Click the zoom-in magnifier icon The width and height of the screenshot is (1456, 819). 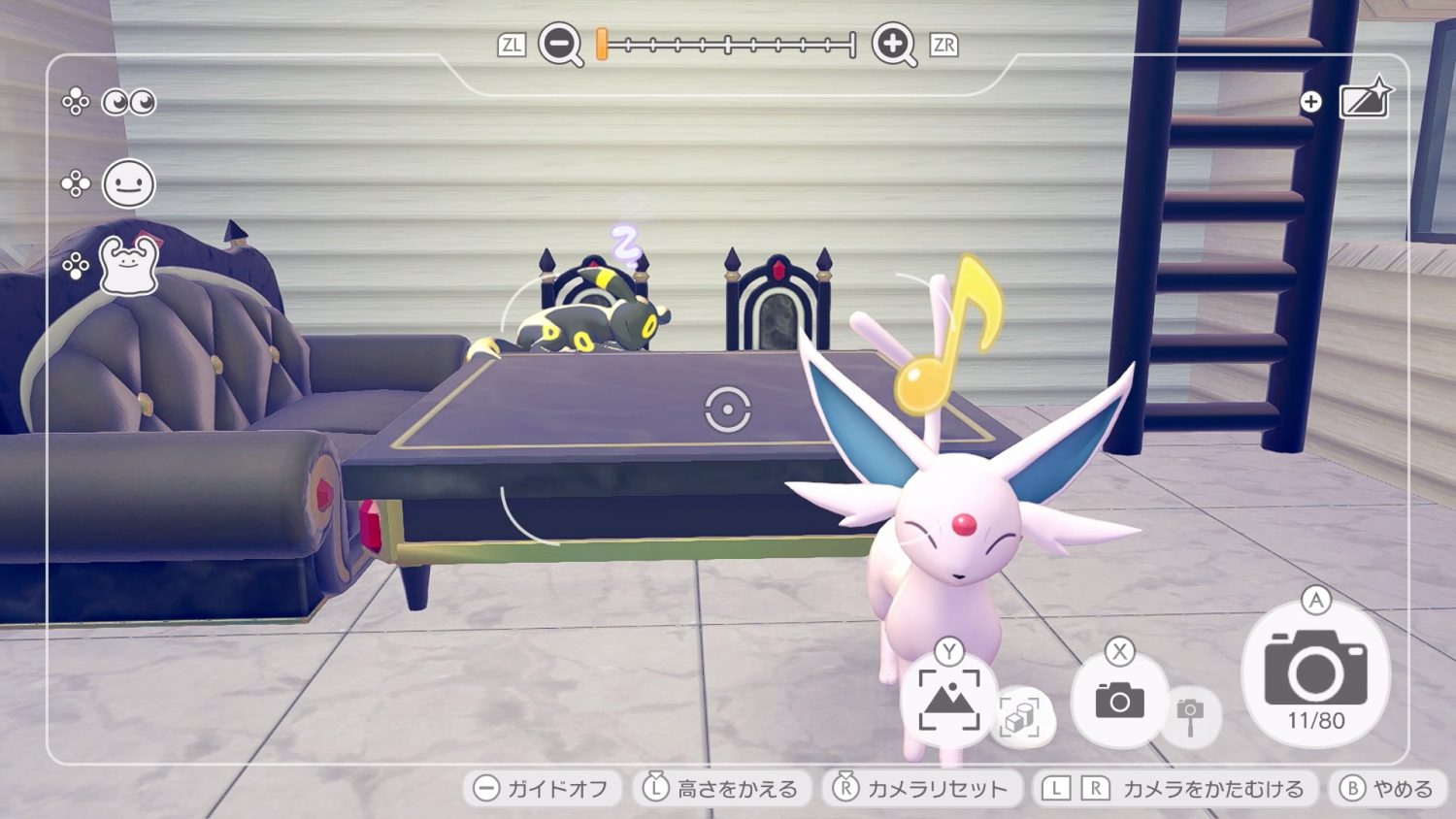(x=893, y=45)
